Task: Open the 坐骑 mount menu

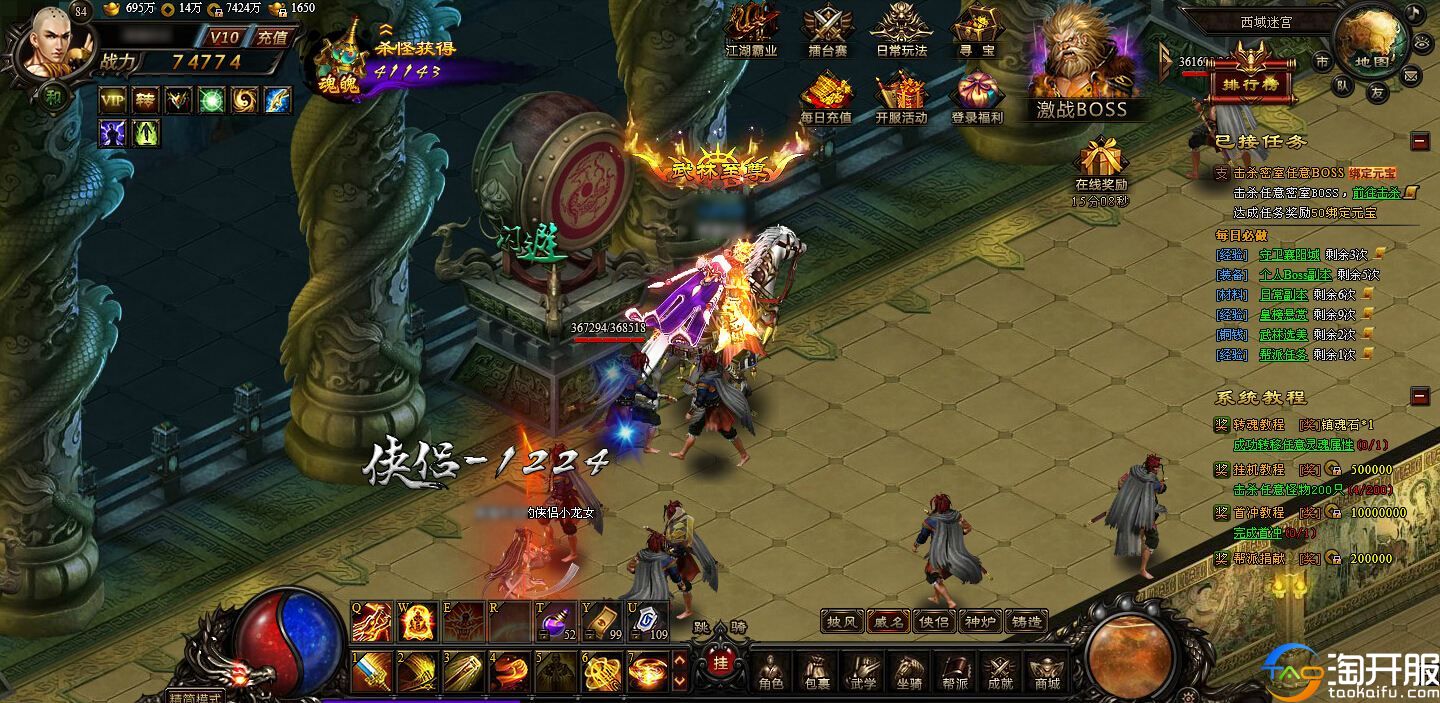Action: [908, 670]
